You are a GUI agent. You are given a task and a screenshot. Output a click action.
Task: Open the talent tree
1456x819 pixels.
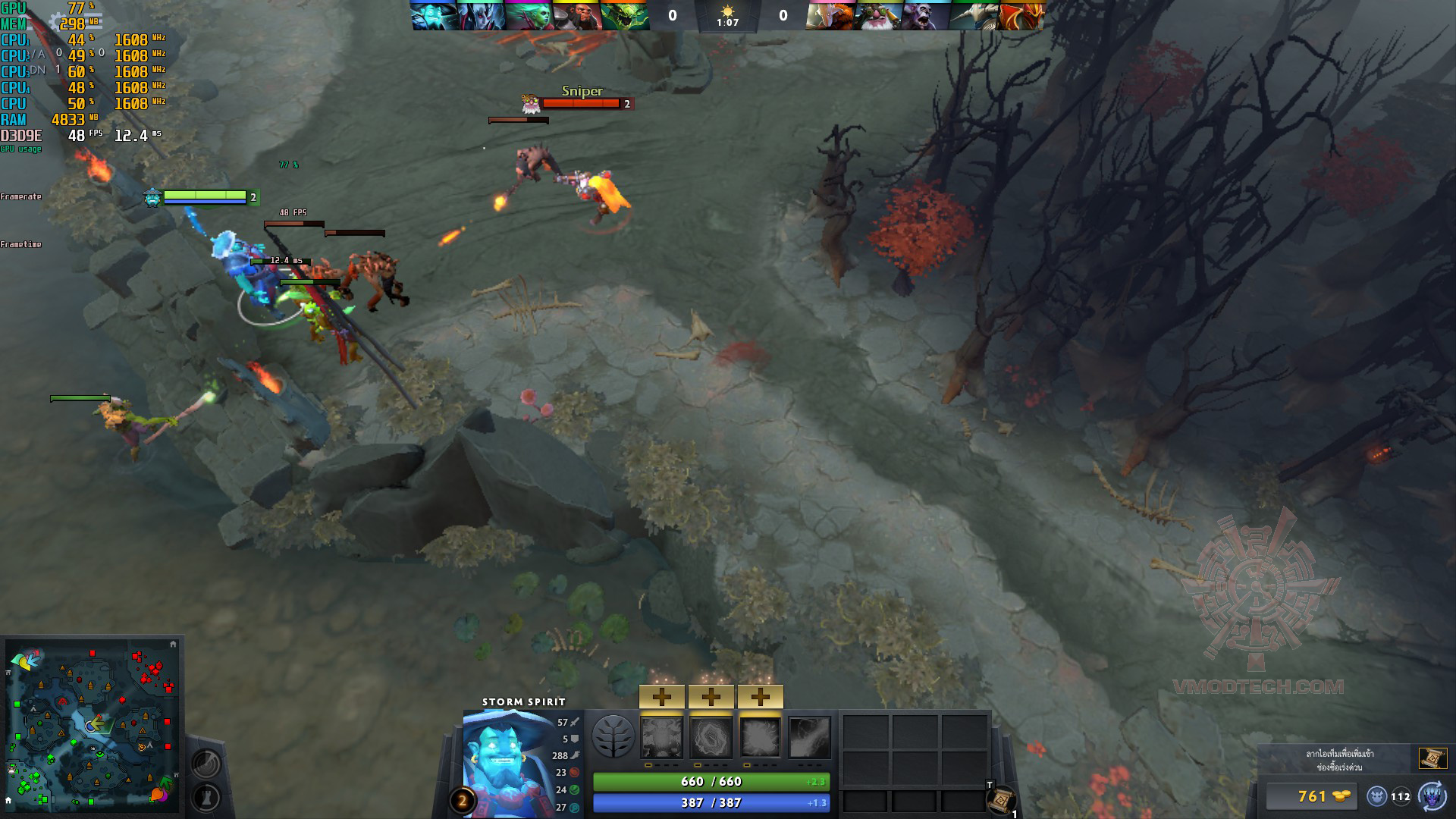tap(613, 737)
